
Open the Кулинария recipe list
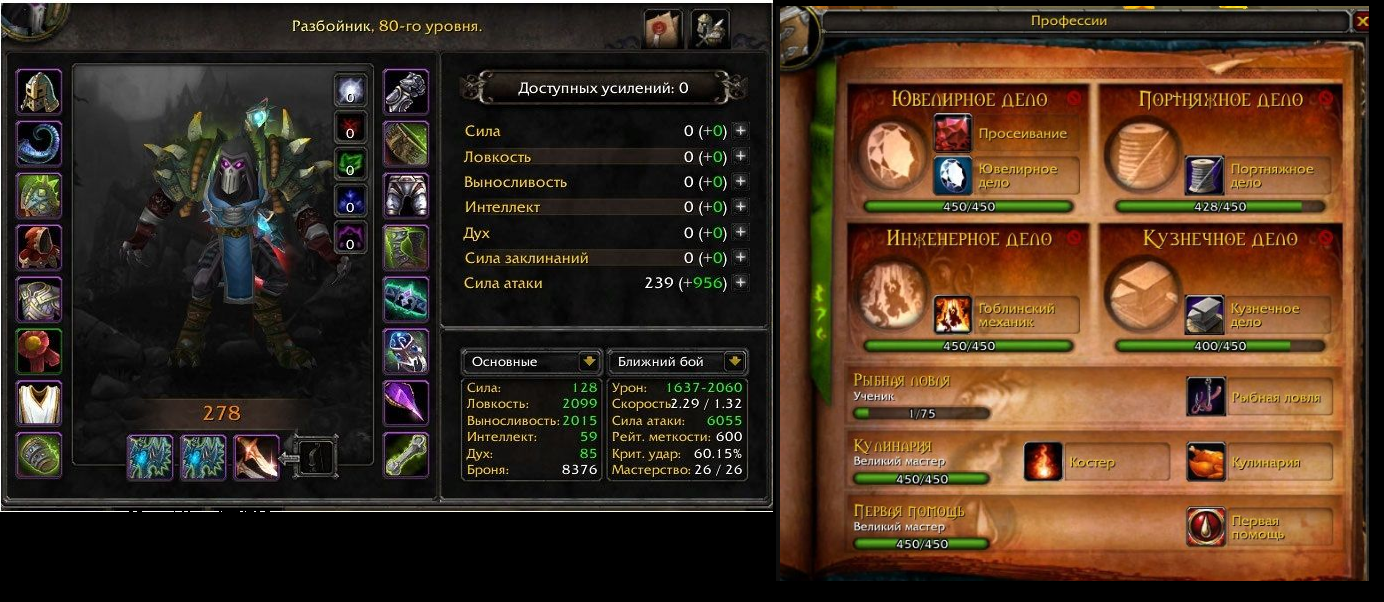[1206, 462]
